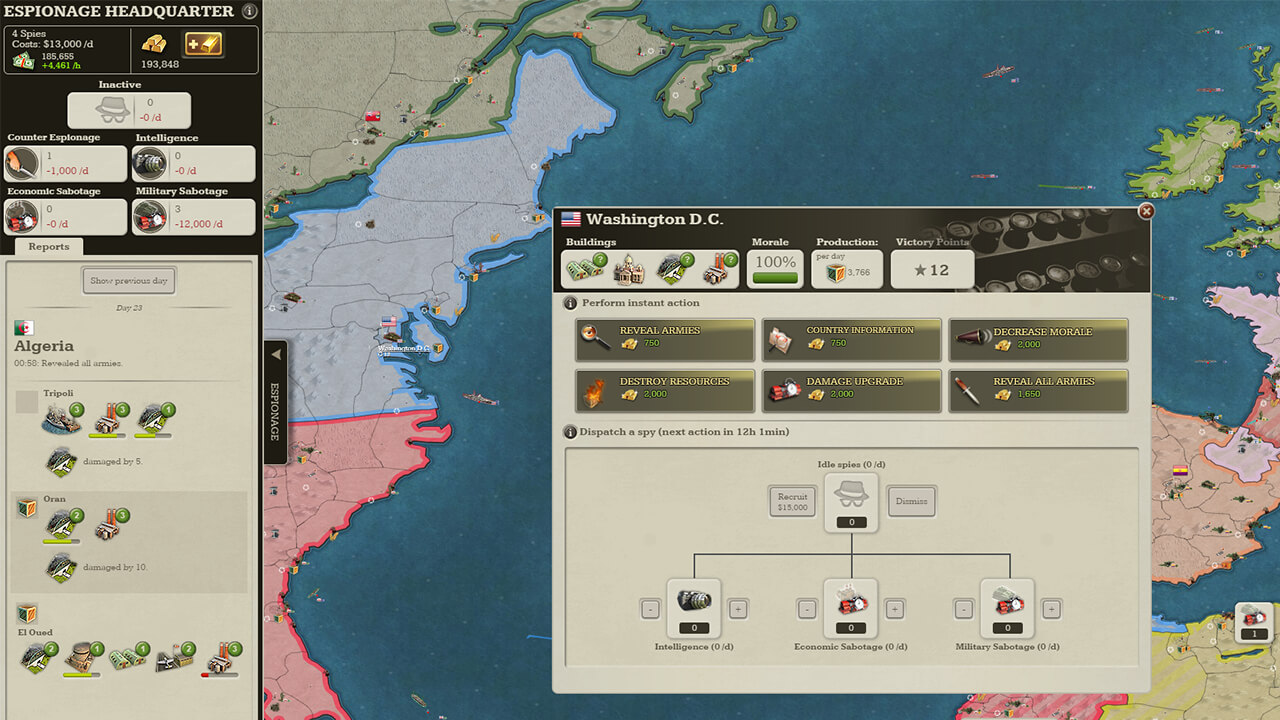Open Espionage Headquarter info icon
The image size is (1280, 720).
click(249, 12)
